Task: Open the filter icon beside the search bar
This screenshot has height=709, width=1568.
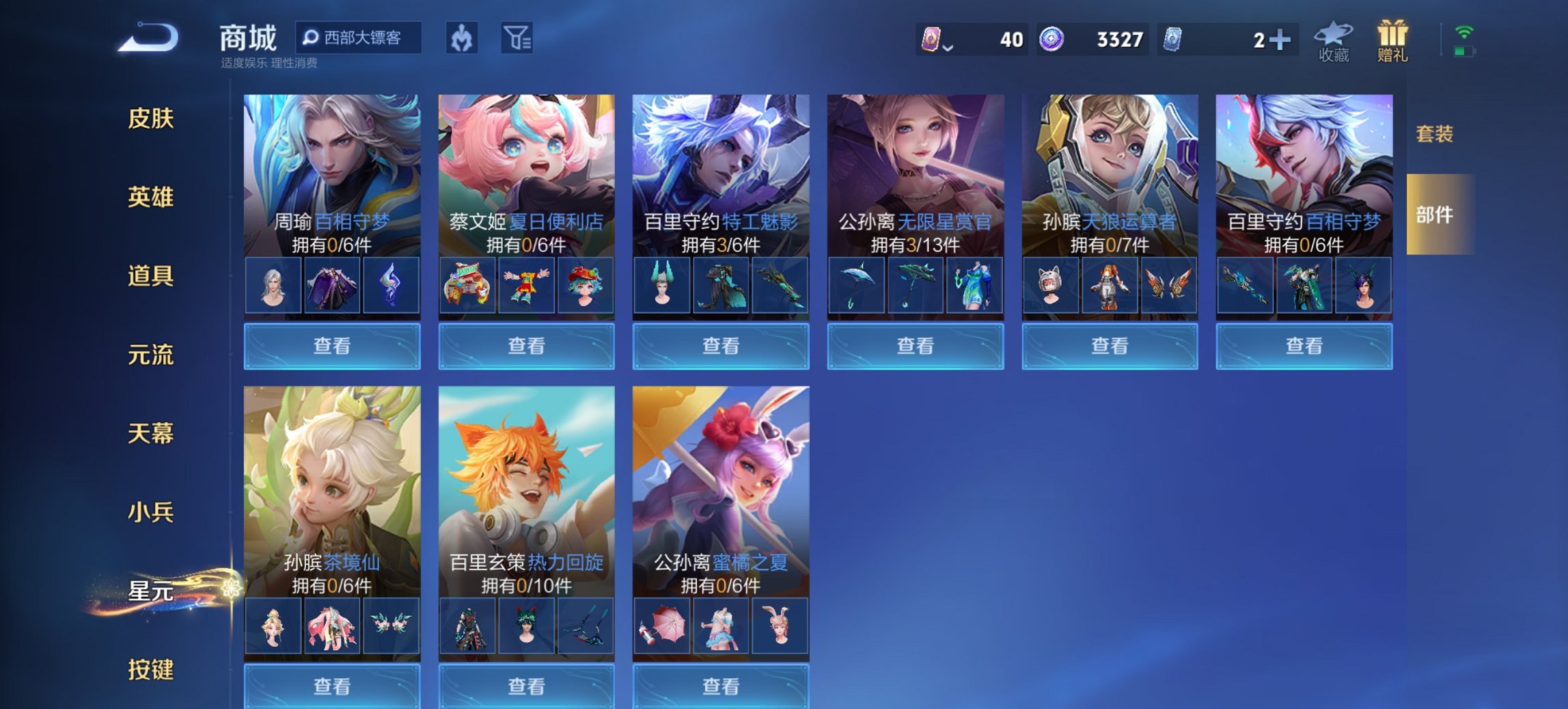Action: point(517,40)
